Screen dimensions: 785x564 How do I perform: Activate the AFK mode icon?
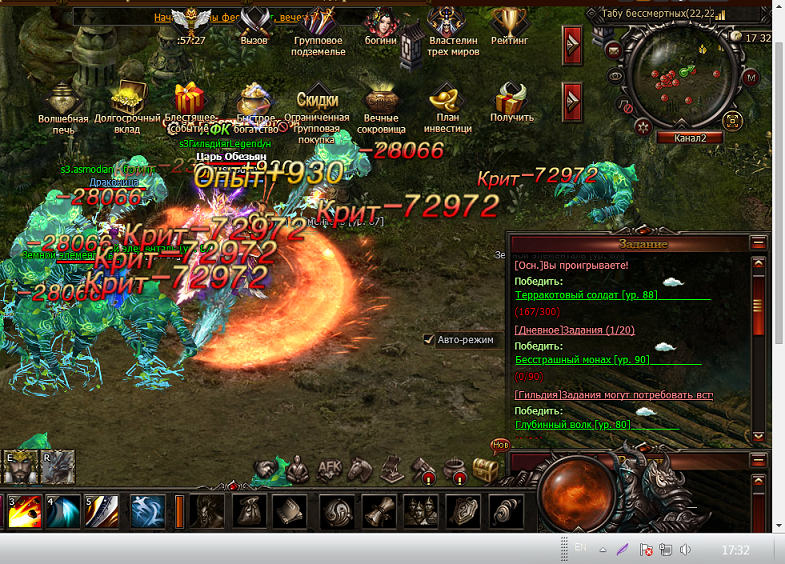[330, 468]
